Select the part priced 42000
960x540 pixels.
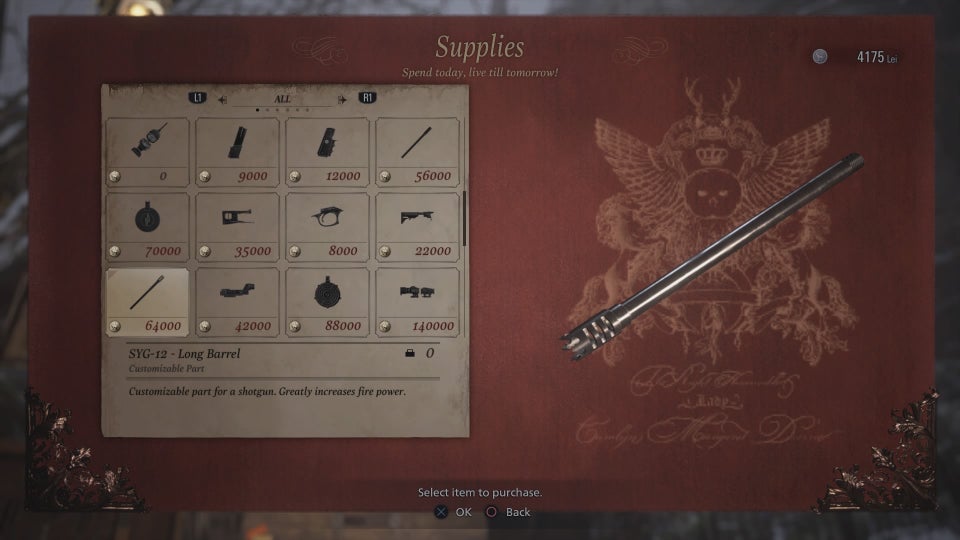pos(237,301)
